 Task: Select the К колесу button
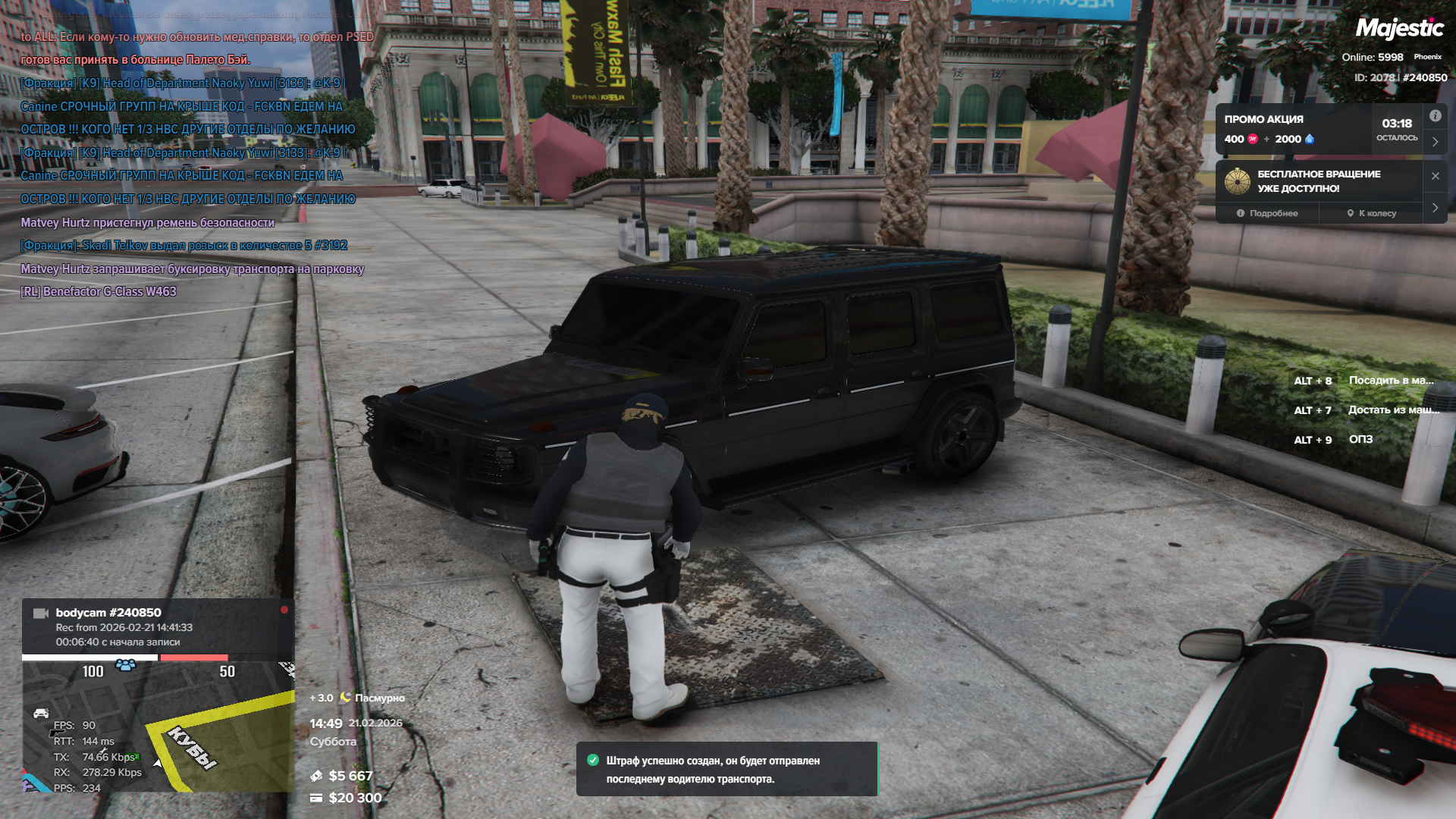pyautogui.click(x=1371, y=213)
